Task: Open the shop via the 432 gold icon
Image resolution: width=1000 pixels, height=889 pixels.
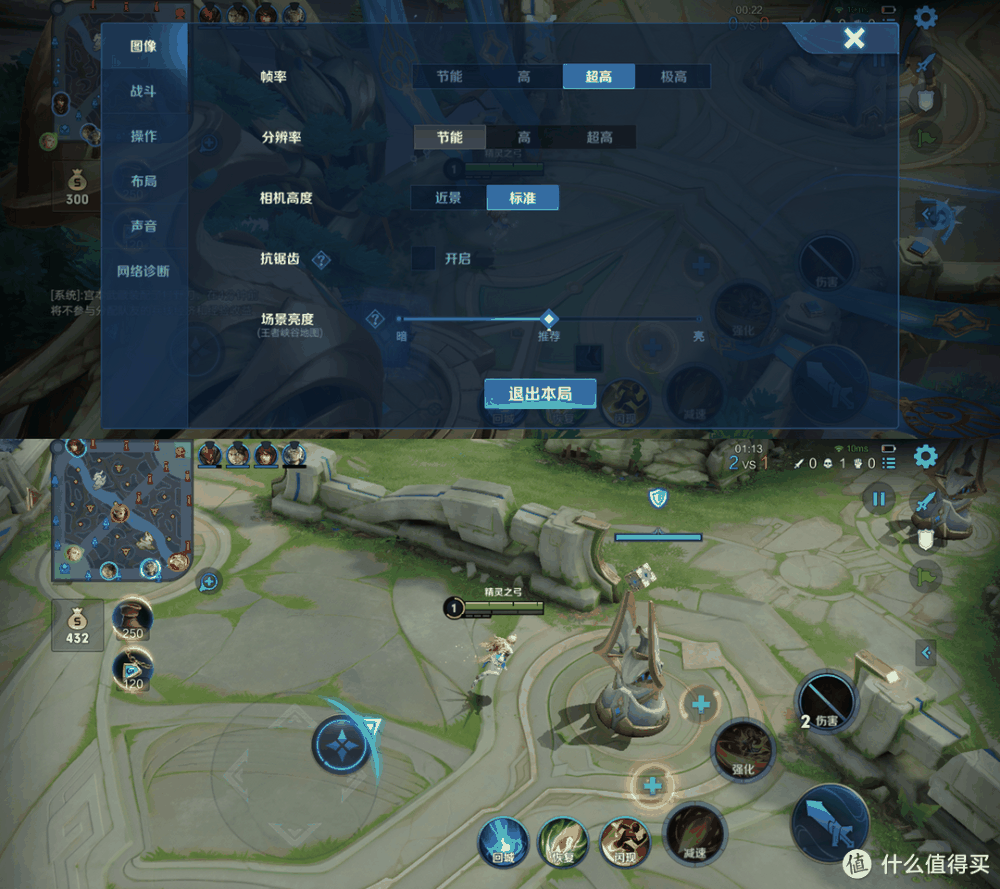Action: tap(77, 624)
